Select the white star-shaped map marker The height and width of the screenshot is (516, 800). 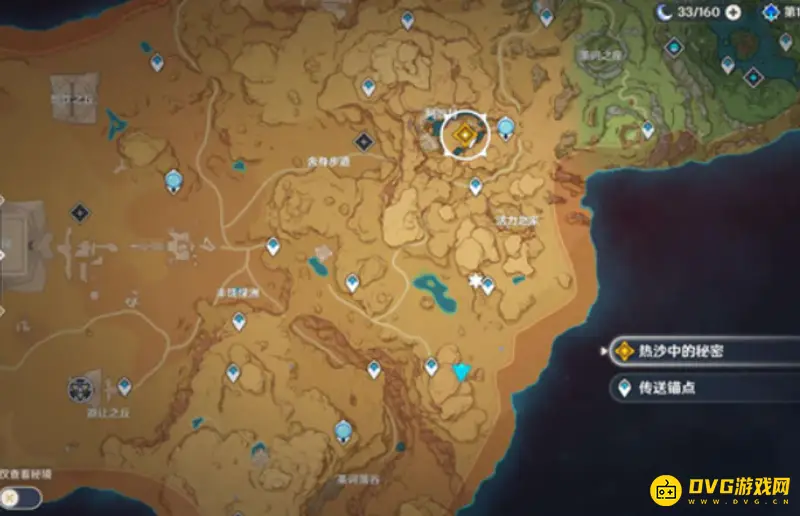click(x=474, y=281)
